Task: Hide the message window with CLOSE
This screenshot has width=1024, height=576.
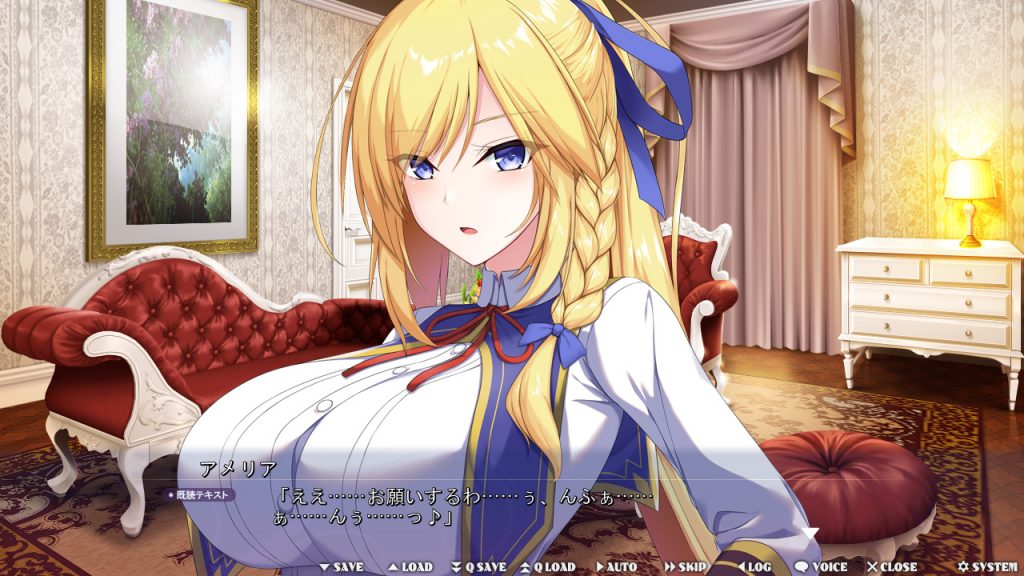Action: (x=892, y=567)
